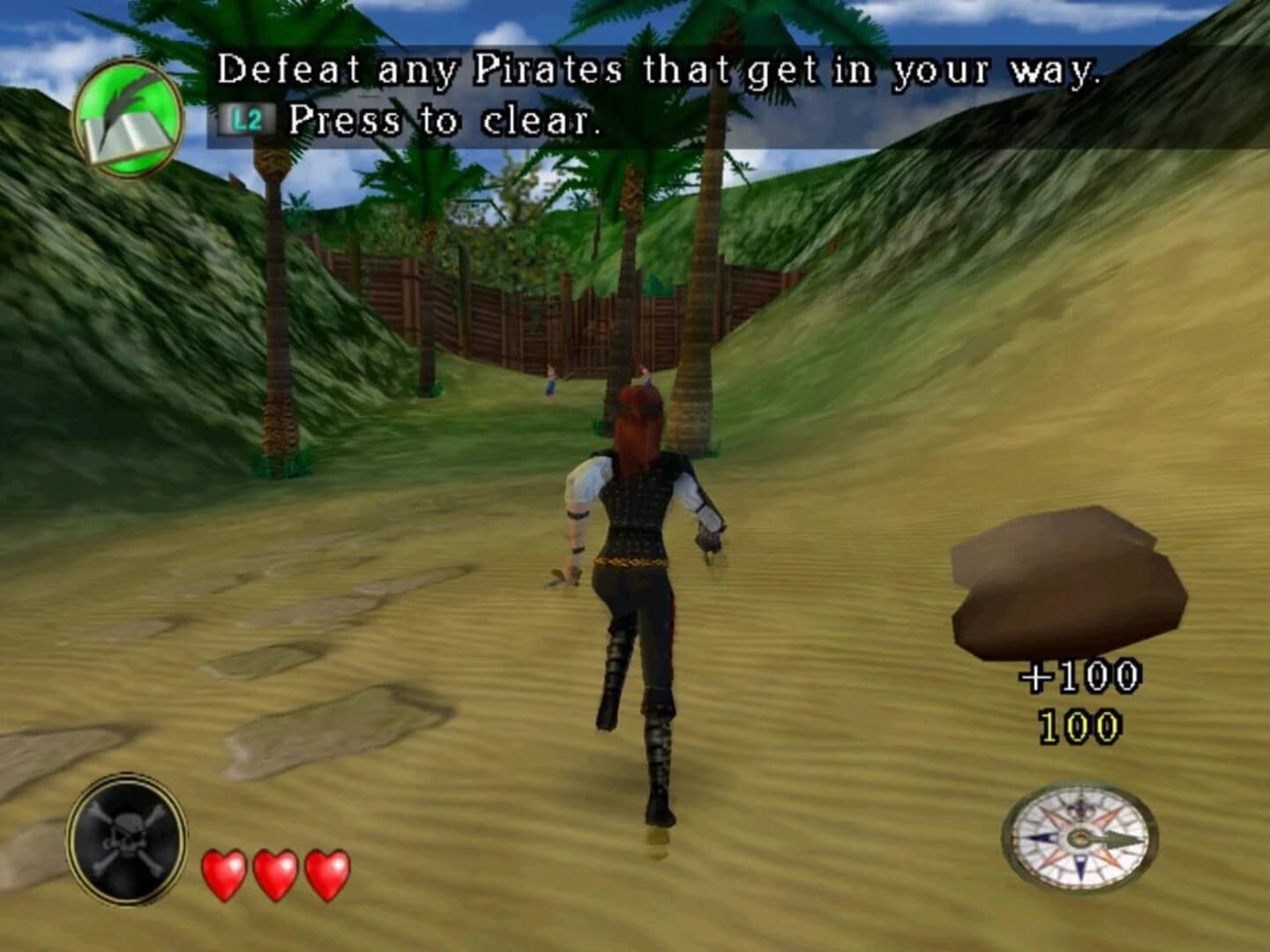Select the first red heart icon
This screenshot has width=1270, height=952.
224,873
